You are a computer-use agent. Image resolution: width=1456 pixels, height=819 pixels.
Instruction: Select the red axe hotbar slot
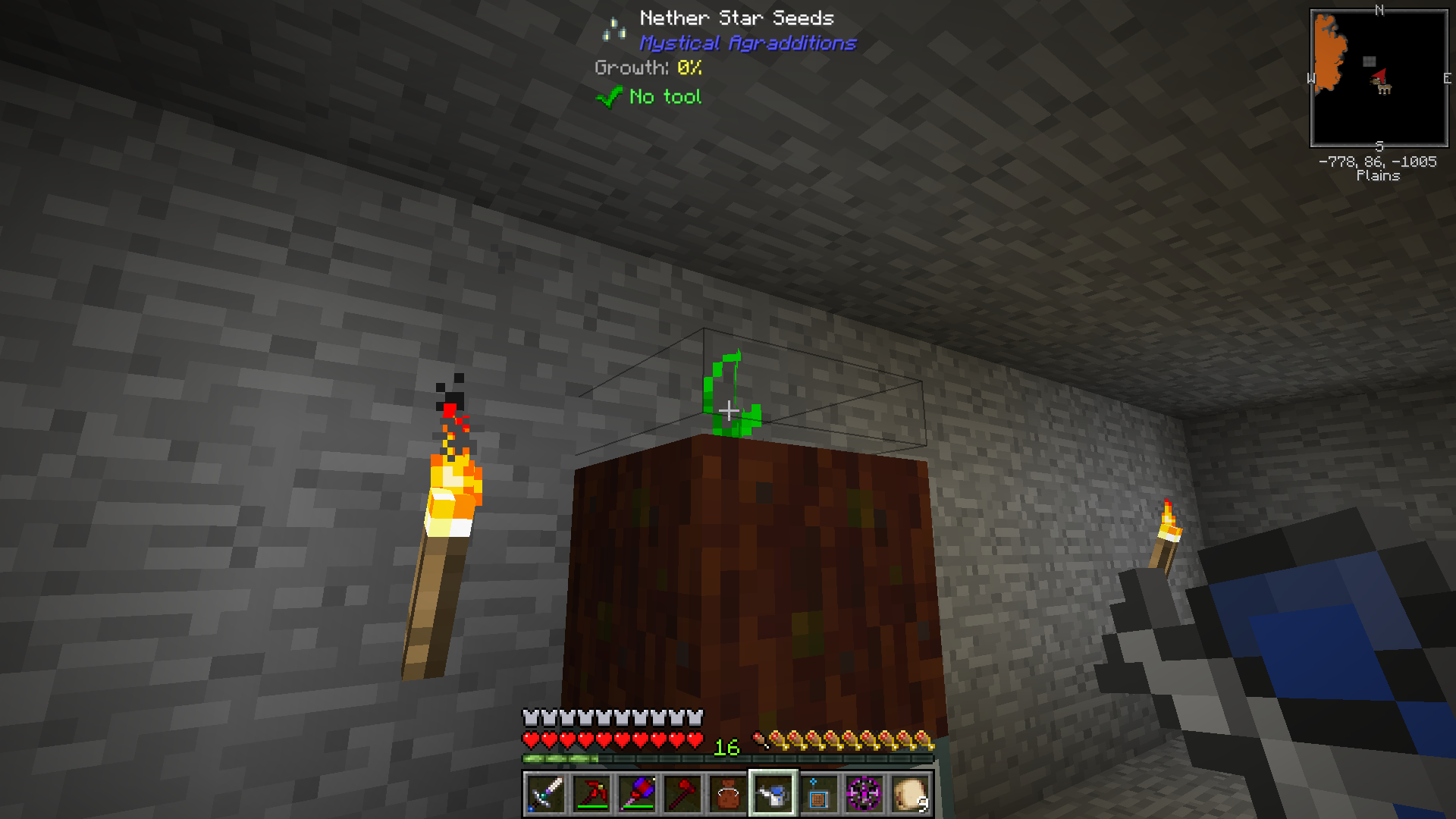[682, 794]
